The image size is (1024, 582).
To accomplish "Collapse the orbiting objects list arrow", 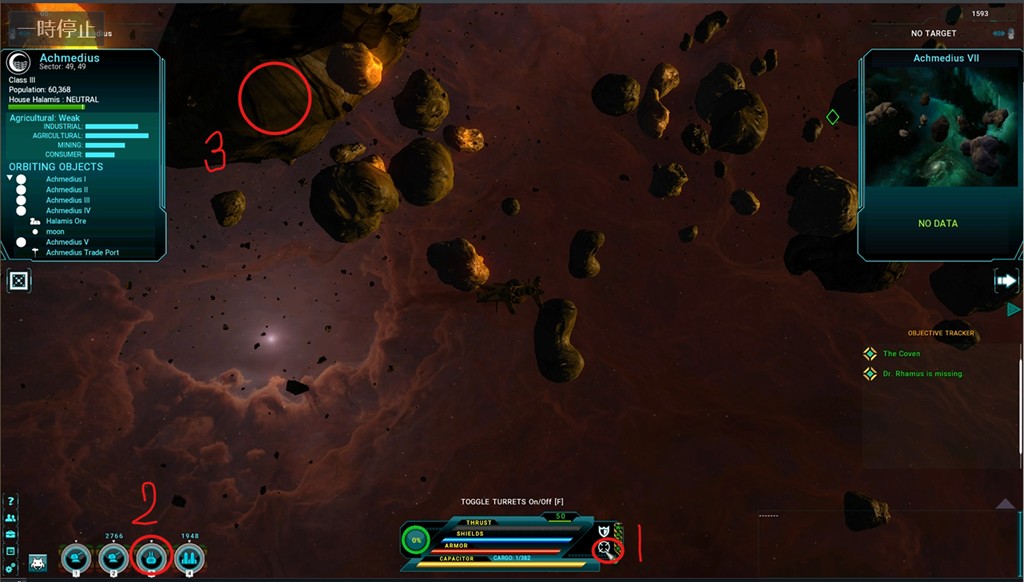I will (x=10, y=179).
